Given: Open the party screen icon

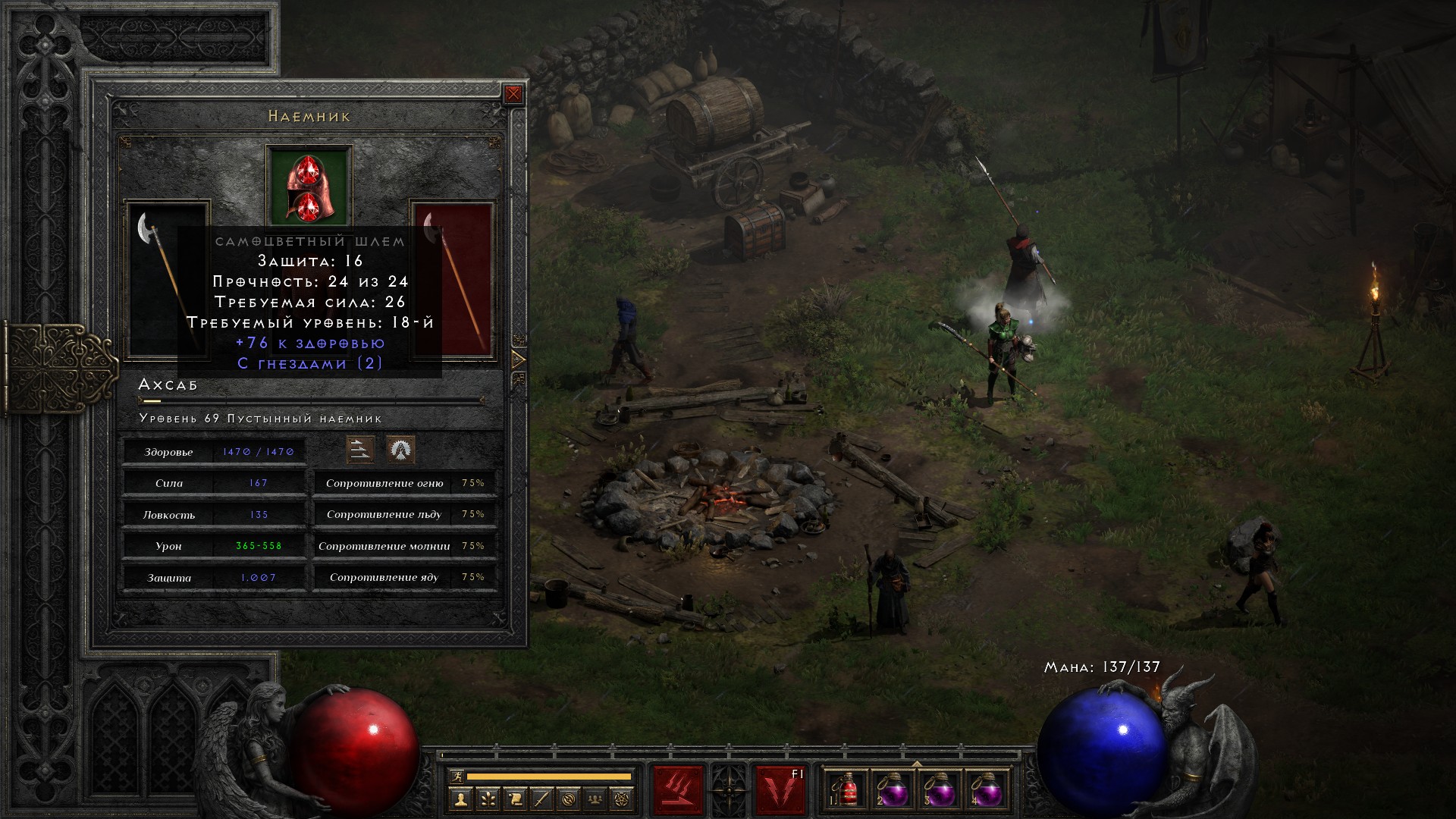Looking at the screenshot, I should (x=597, y=799).
